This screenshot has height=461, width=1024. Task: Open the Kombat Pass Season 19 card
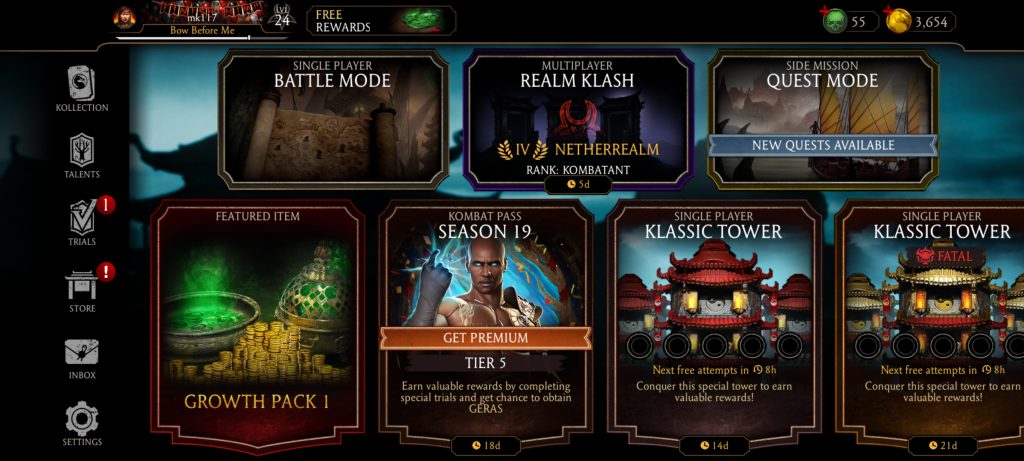tap(485, 270)
